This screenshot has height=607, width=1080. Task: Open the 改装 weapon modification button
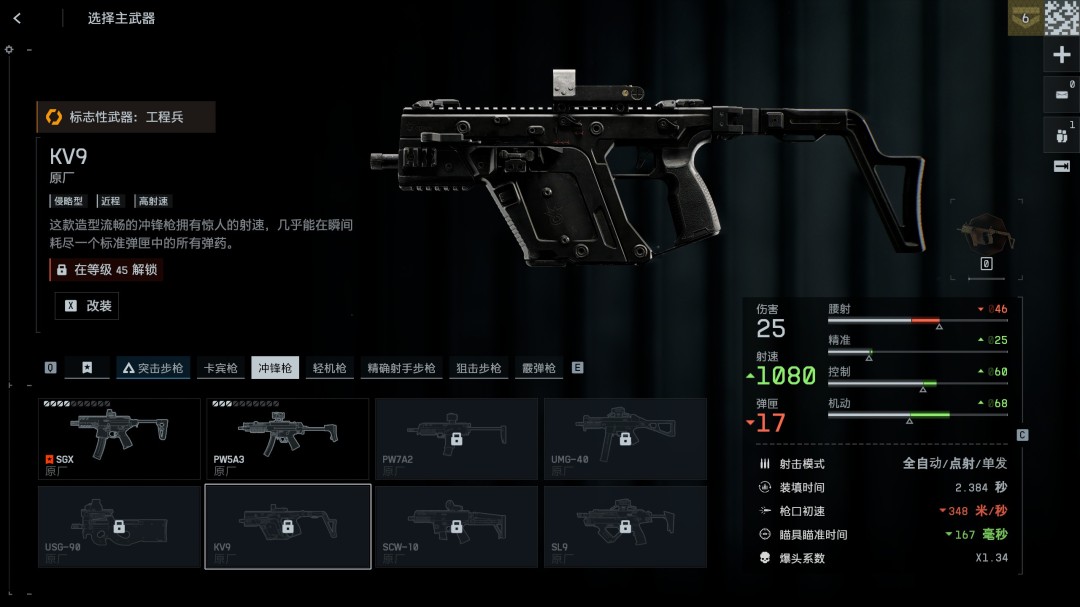tap(87, 306)
